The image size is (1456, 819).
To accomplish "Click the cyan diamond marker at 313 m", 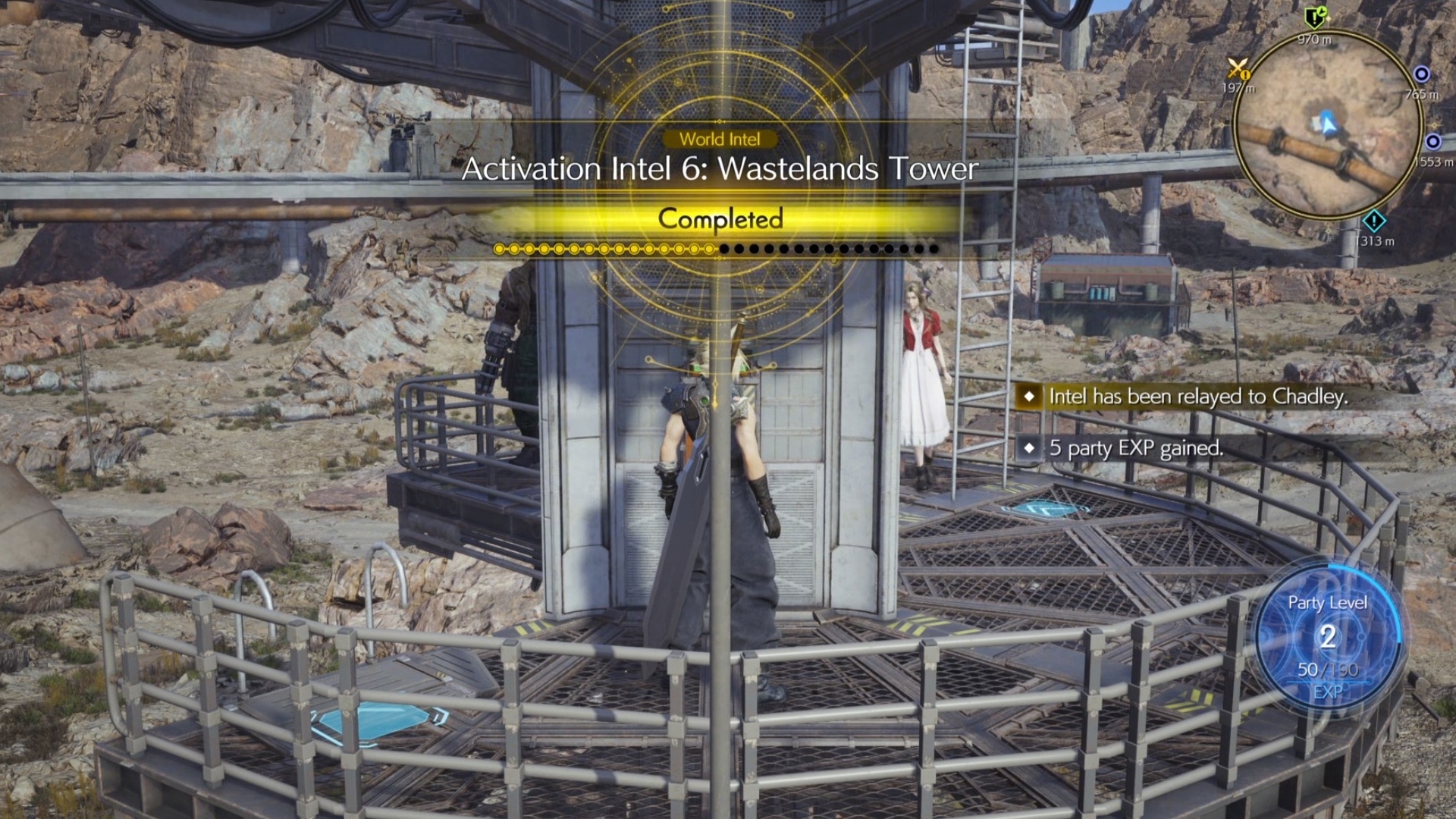I will [x=1373, y=221].
